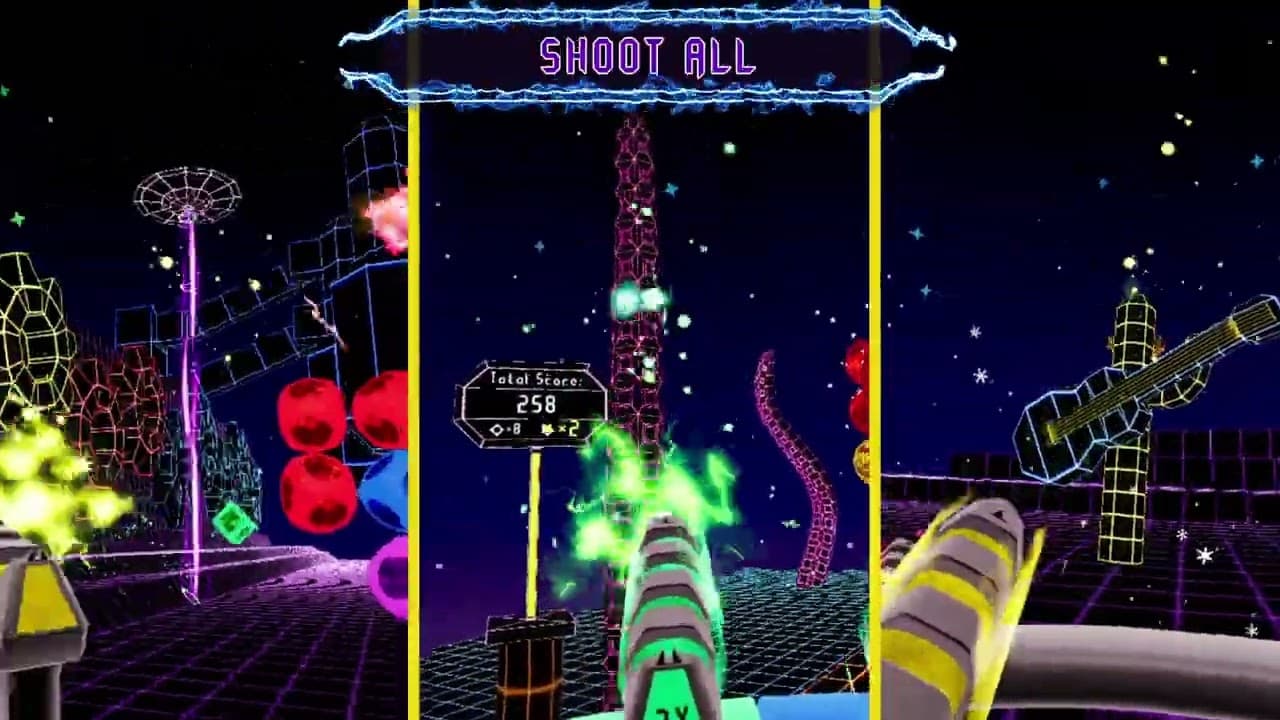The width and height of the screenshot is (1280, 720).
Task: Click the score value 258
Action: pyautogui.click(x=537, y=403)
